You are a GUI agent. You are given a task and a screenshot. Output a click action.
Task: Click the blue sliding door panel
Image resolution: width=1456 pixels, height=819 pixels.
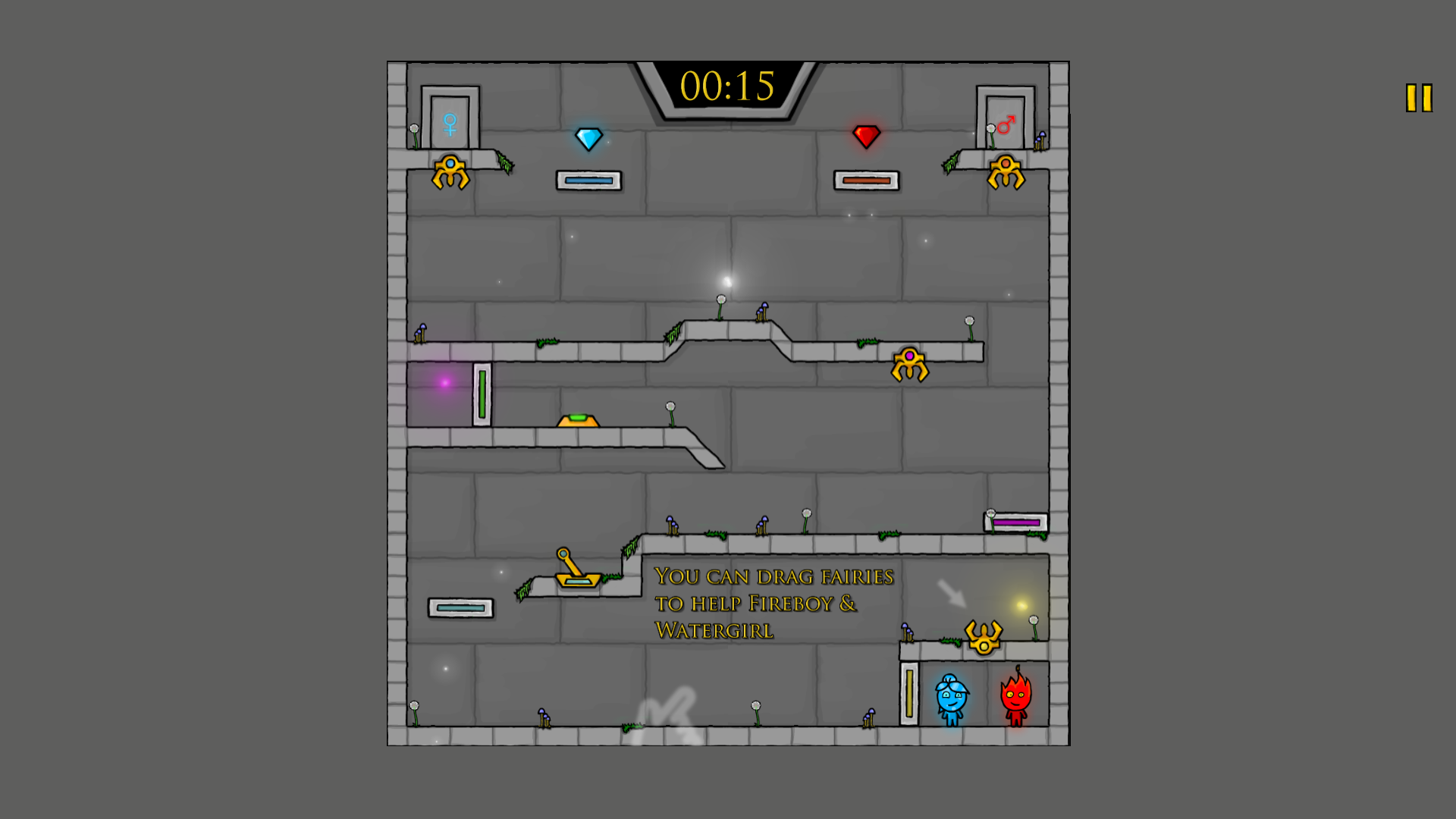click(x=588, y=180)
